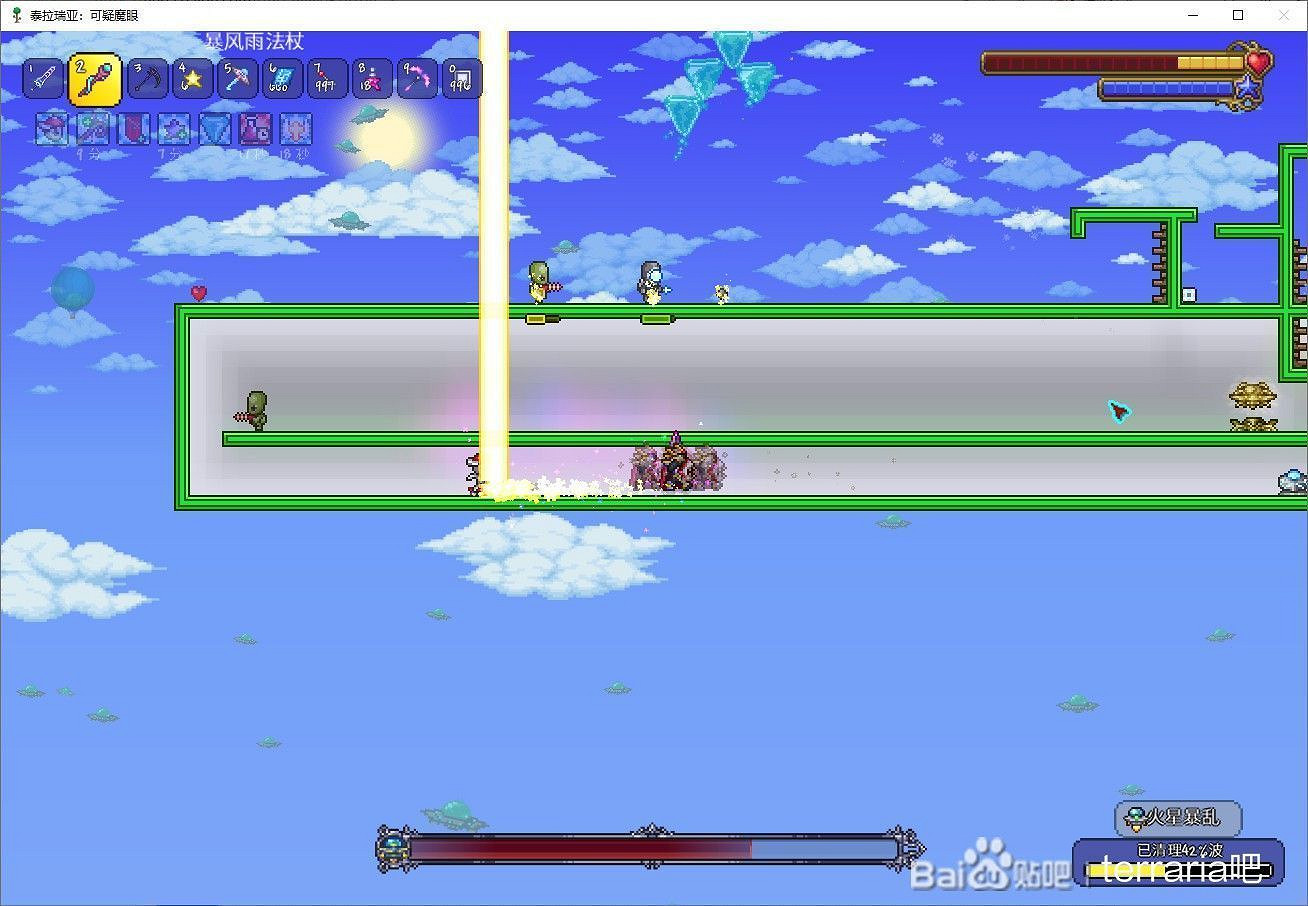This screenshot has height=906, width=1308.
Task: Select the stack of 660 blue blocks
Action: (282, 78)
